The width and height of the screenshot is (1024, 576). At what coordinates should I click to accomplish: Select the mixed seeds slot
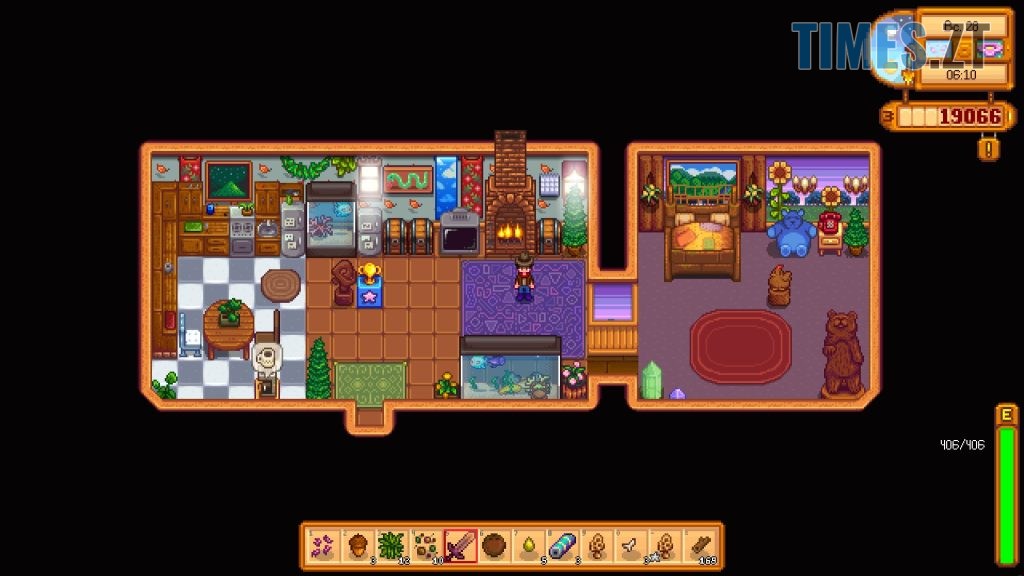point(426,546)
